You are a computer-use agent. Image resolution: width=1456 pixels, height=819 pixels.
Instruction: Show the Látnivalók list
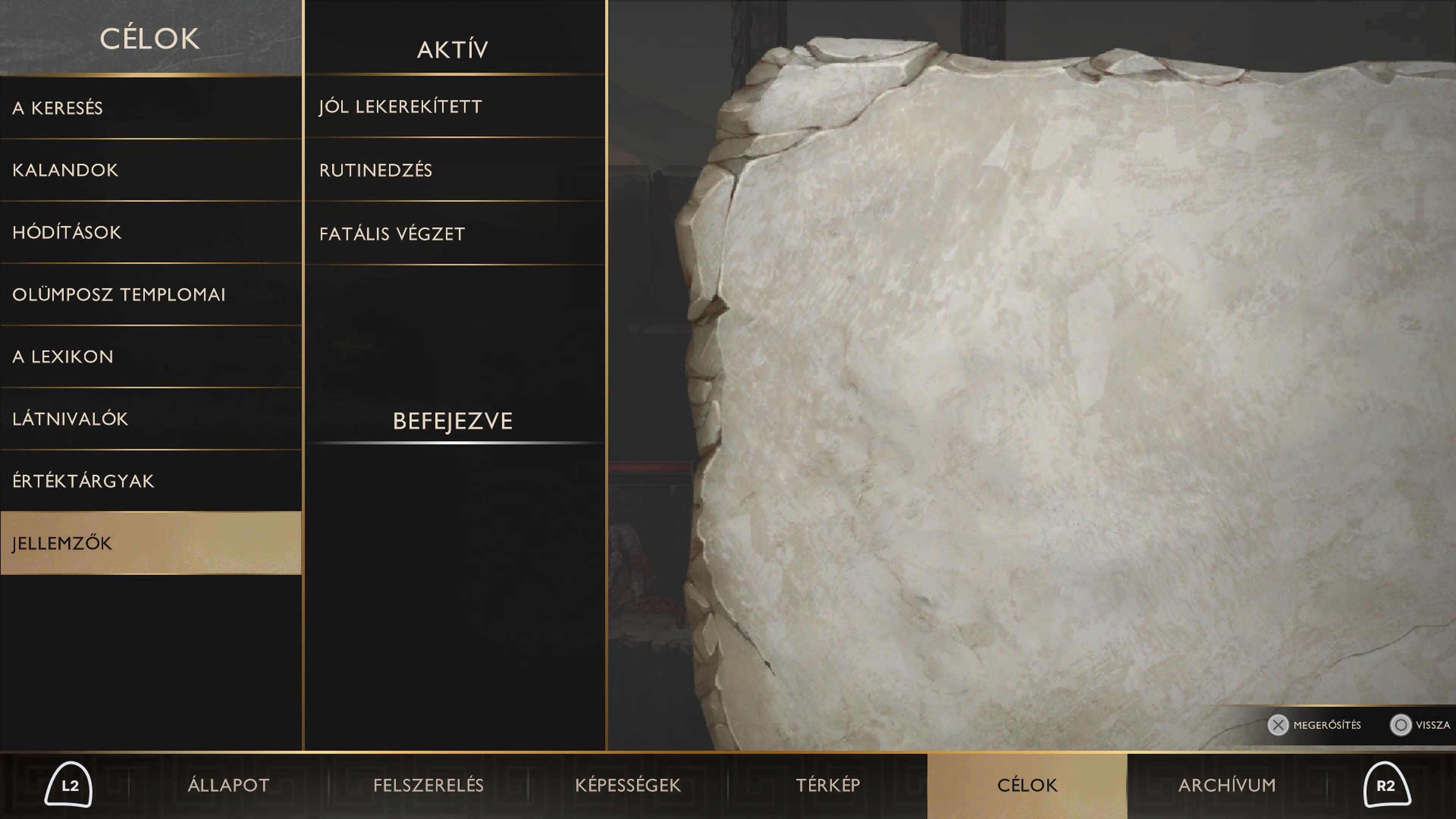click(x=151, y=418)
